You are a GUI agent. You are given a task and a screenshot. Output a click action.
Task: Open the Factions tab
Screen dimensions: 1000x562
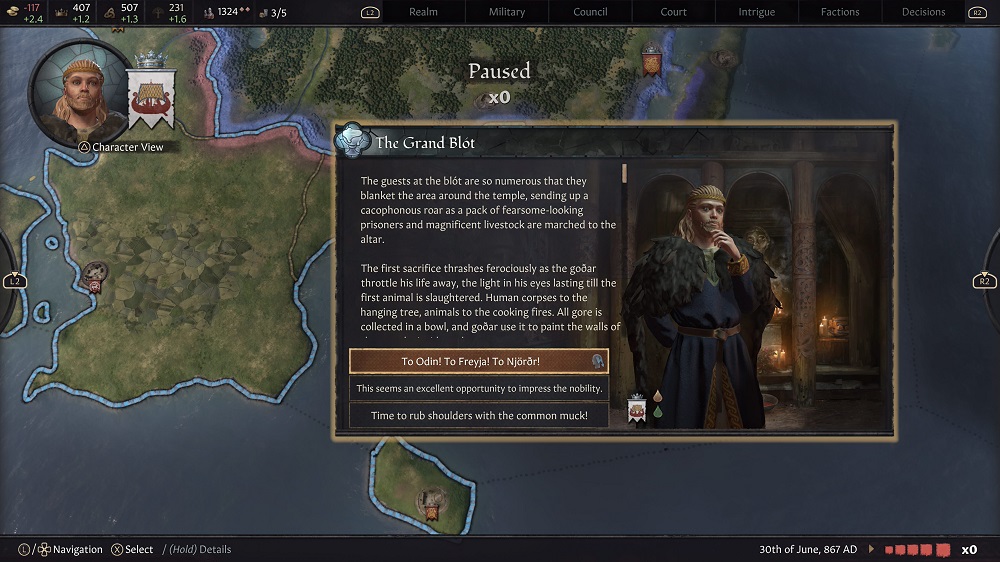click(840, 12)
